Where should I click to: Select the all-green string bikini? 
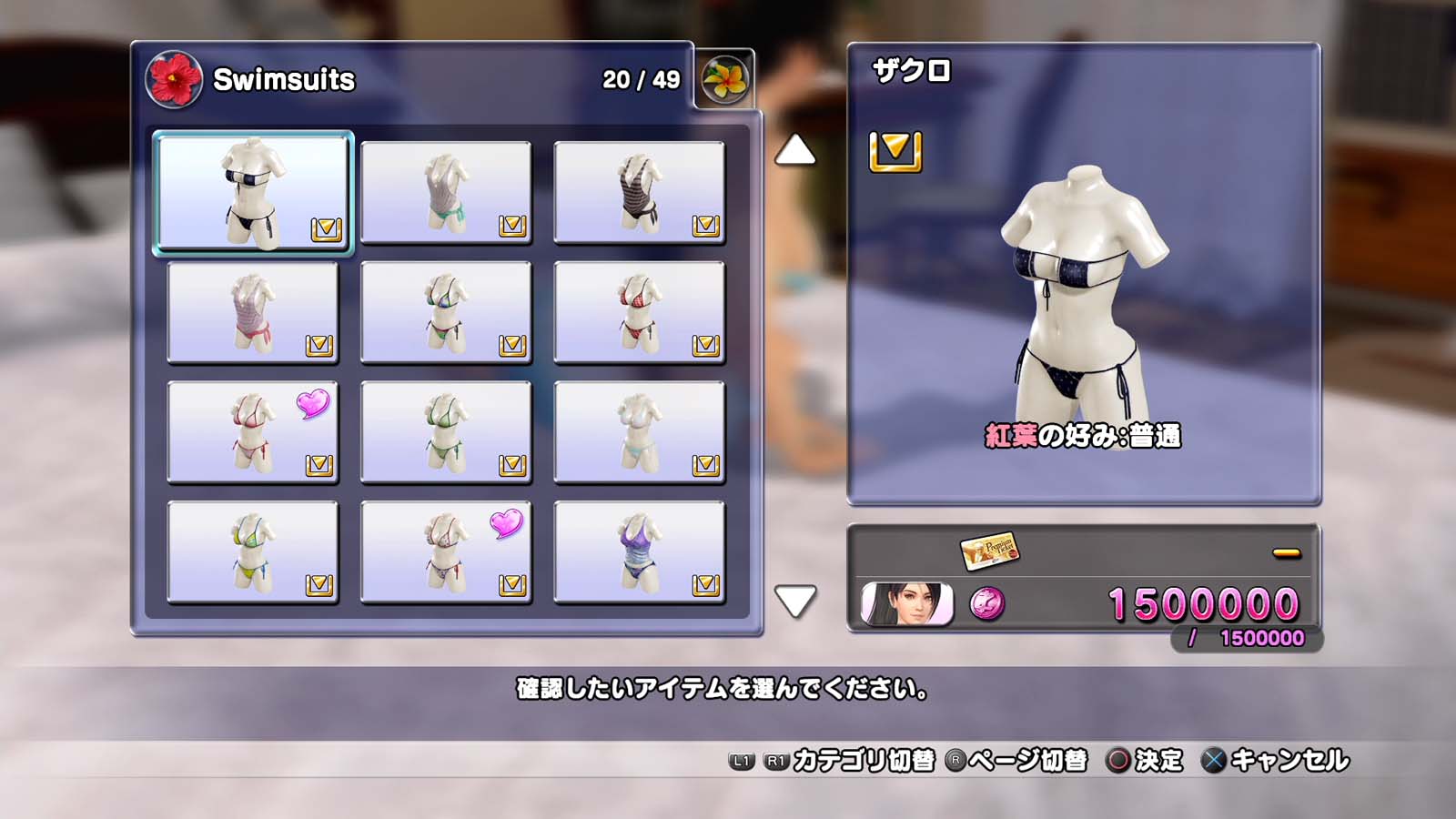pyautogui.click(x=446, y=432)
